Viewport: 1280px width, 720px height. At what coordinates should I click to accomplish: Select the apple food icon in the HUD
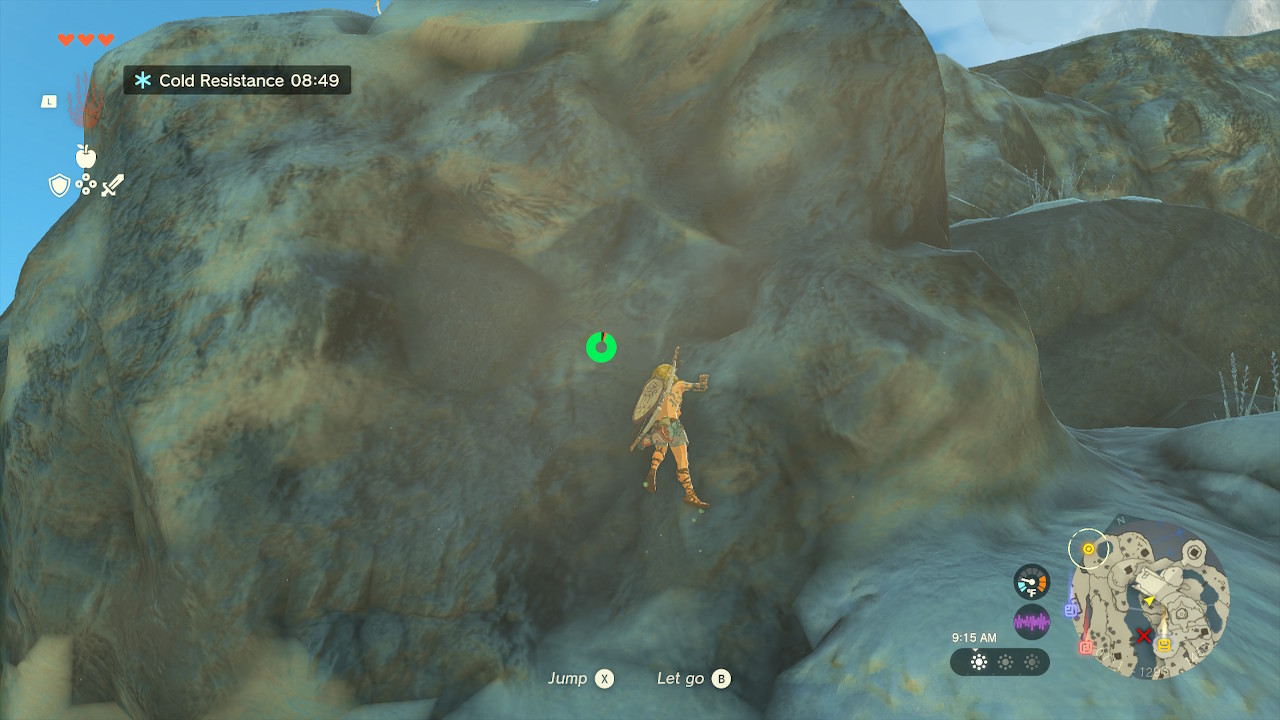(x=86, y=156)
